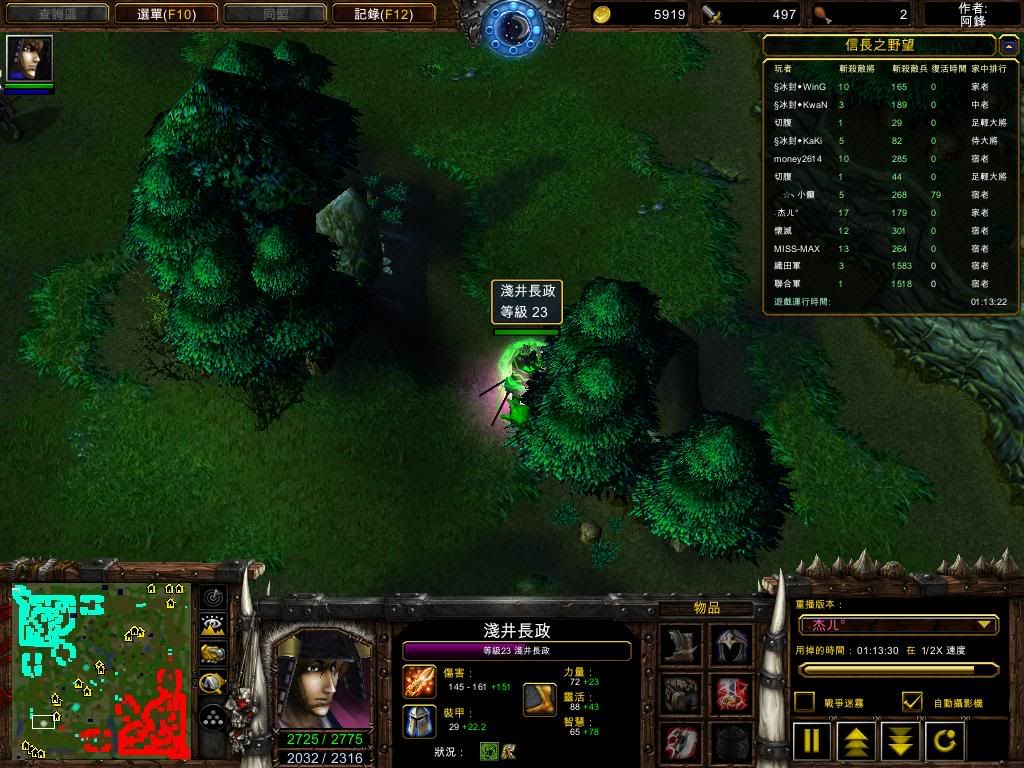Click the formation movement toggle button
The image size is (1024, 768).
213,717
